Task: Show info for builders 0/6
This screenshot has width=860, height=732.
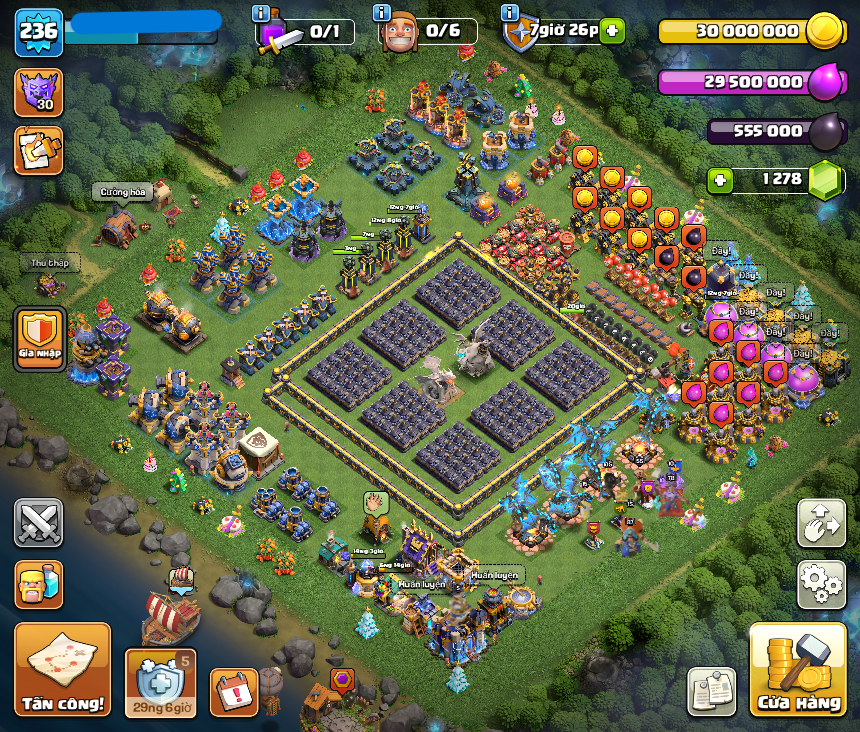Action: [381, 13]
